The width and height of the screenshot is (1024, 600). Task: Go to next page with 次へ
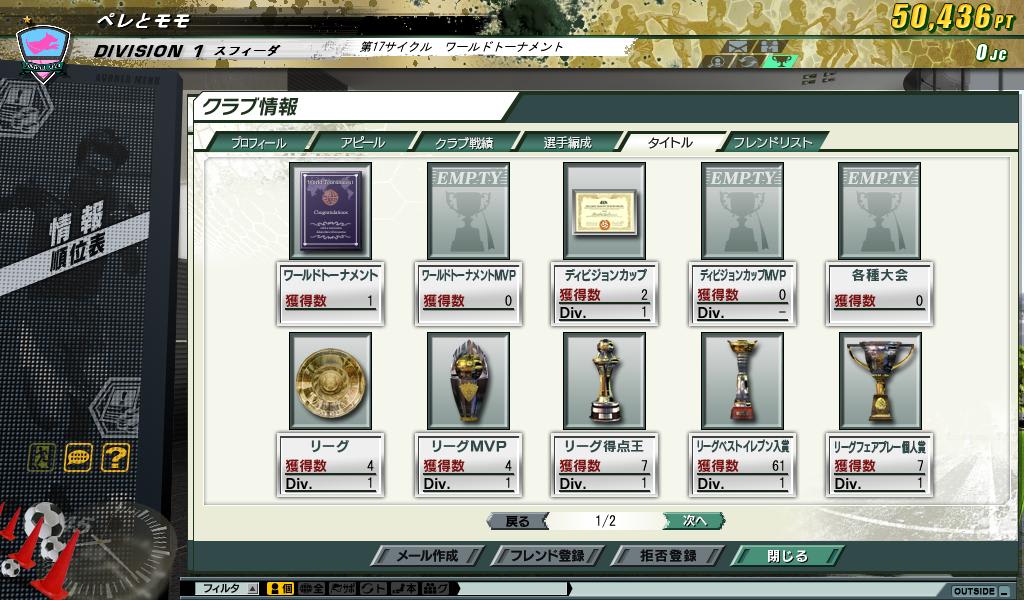(x=694, y=521)
